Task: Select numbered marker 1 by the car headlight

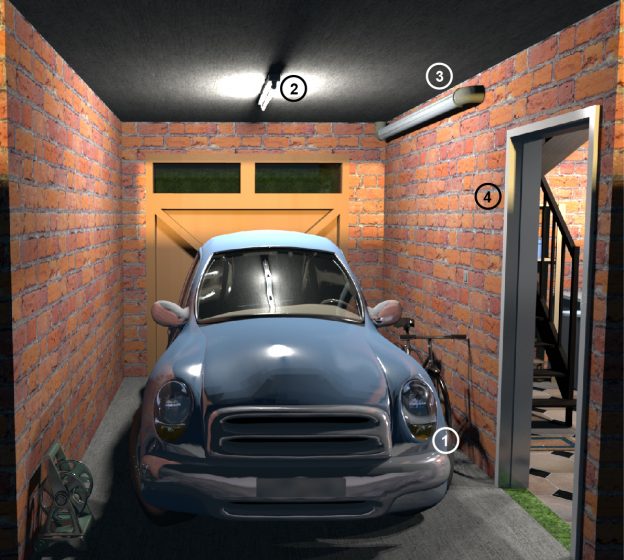Action: 445,438
